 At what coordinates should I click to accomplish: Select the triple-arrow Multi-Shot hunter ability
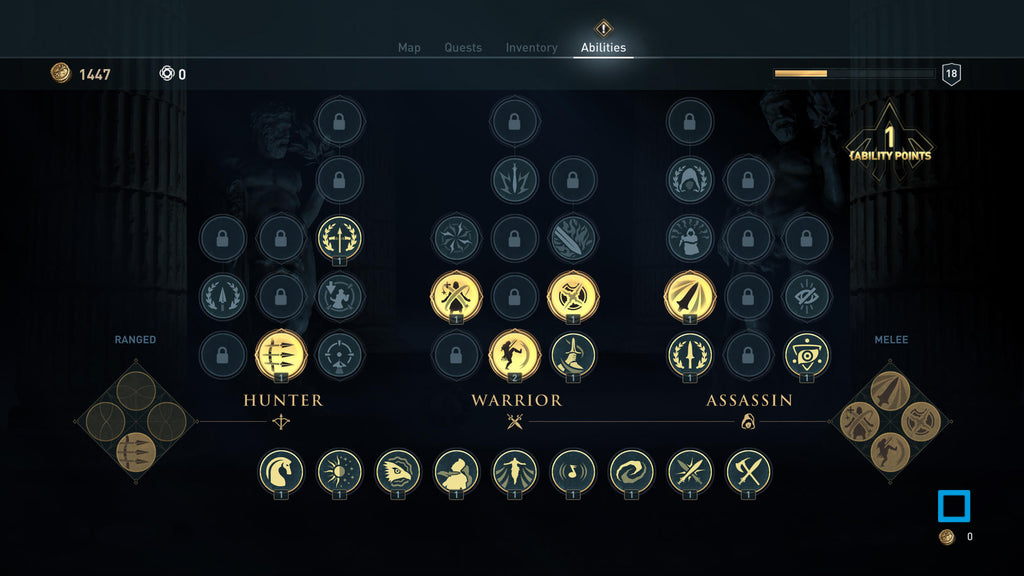pos(281,354)
